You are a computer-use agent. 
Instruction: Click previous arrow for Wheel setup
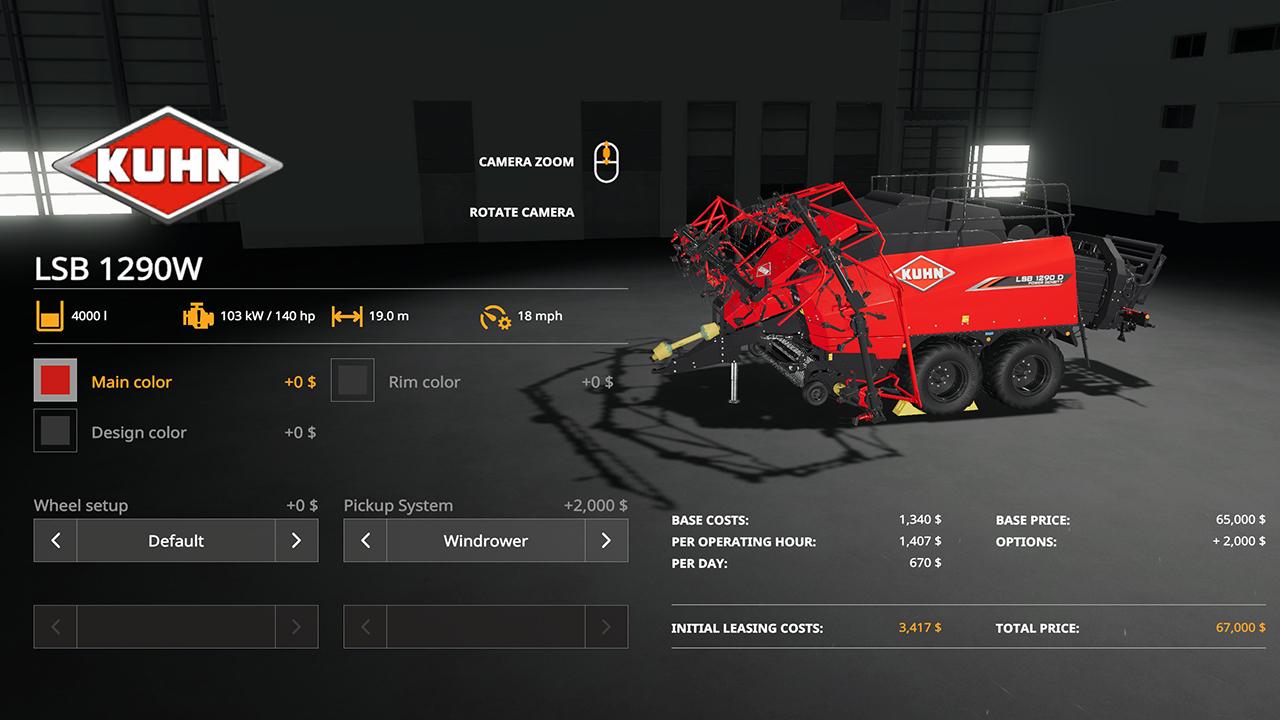tap(56, 540)
